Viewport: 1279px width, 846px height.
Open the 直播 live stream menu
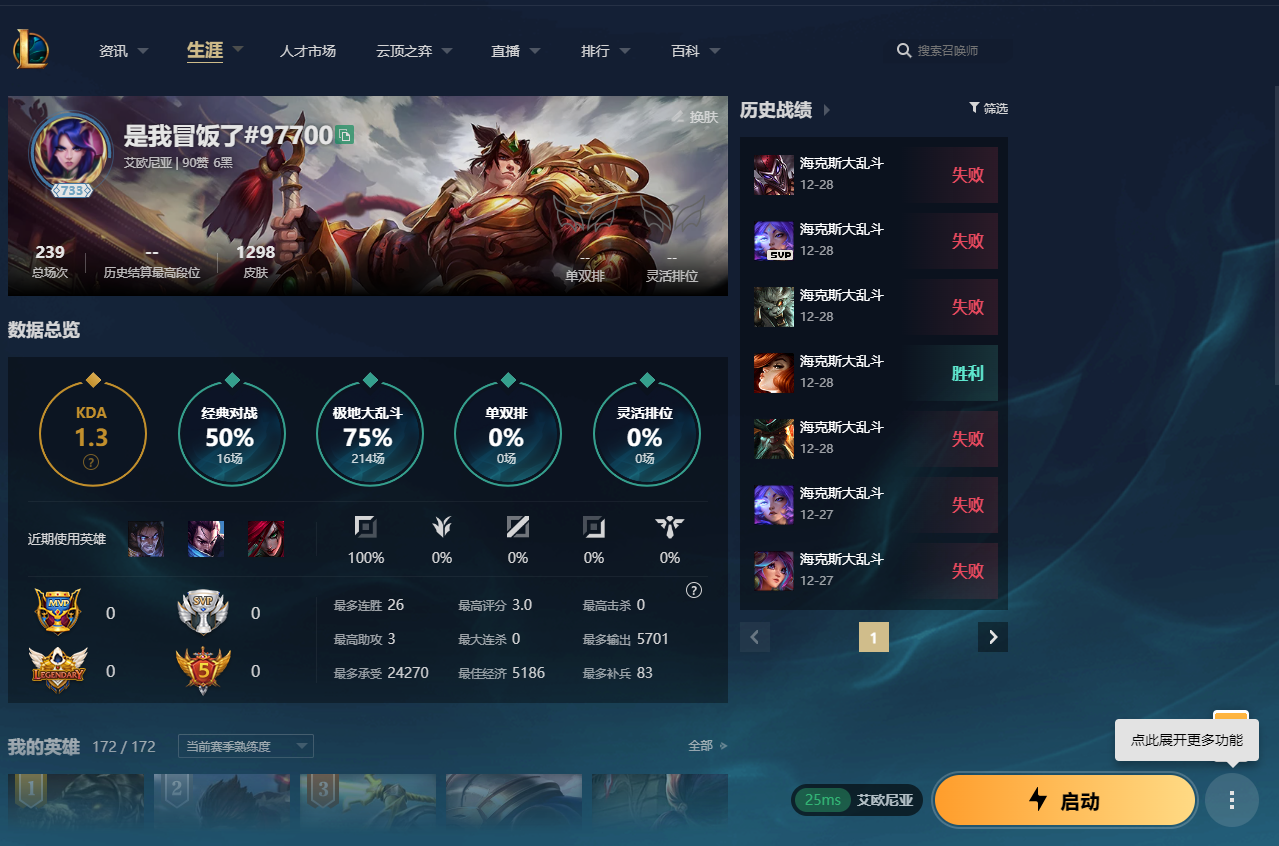515,51
